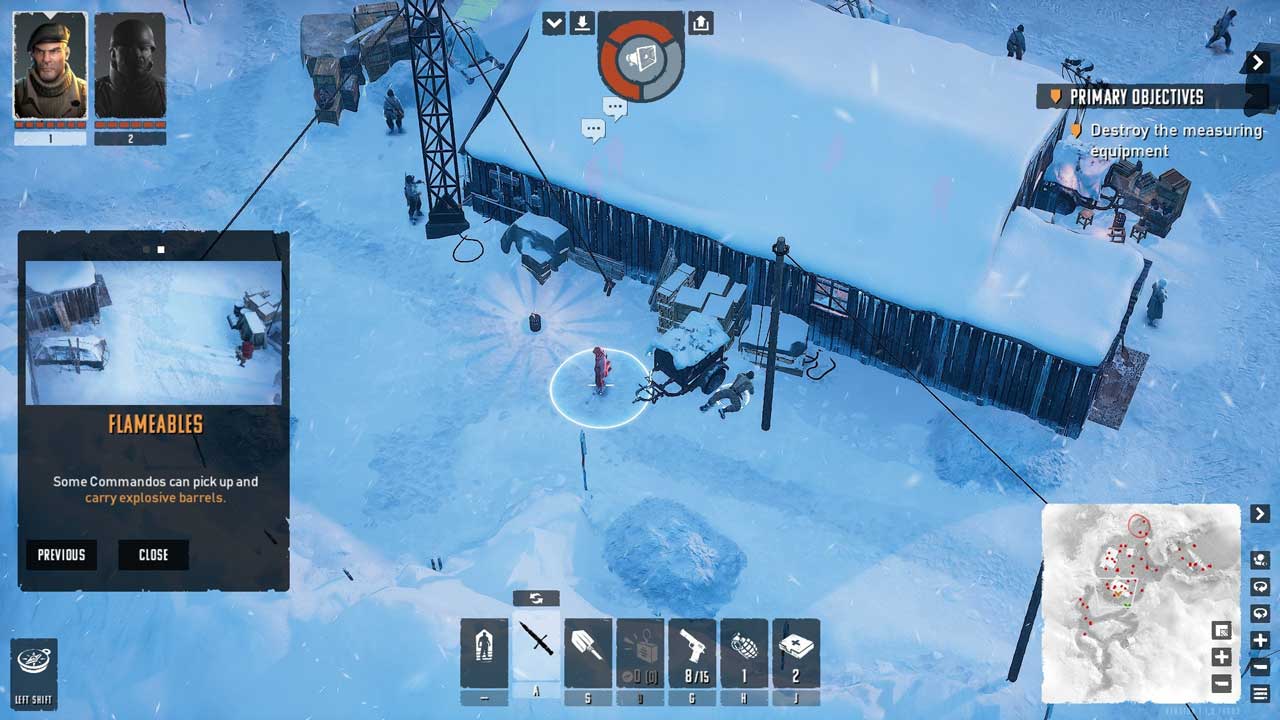Image resolution: width=1280 pixels, height=720 pixels.
Task: Select the beret commando portrait
Action: click(x=50, y=67)
